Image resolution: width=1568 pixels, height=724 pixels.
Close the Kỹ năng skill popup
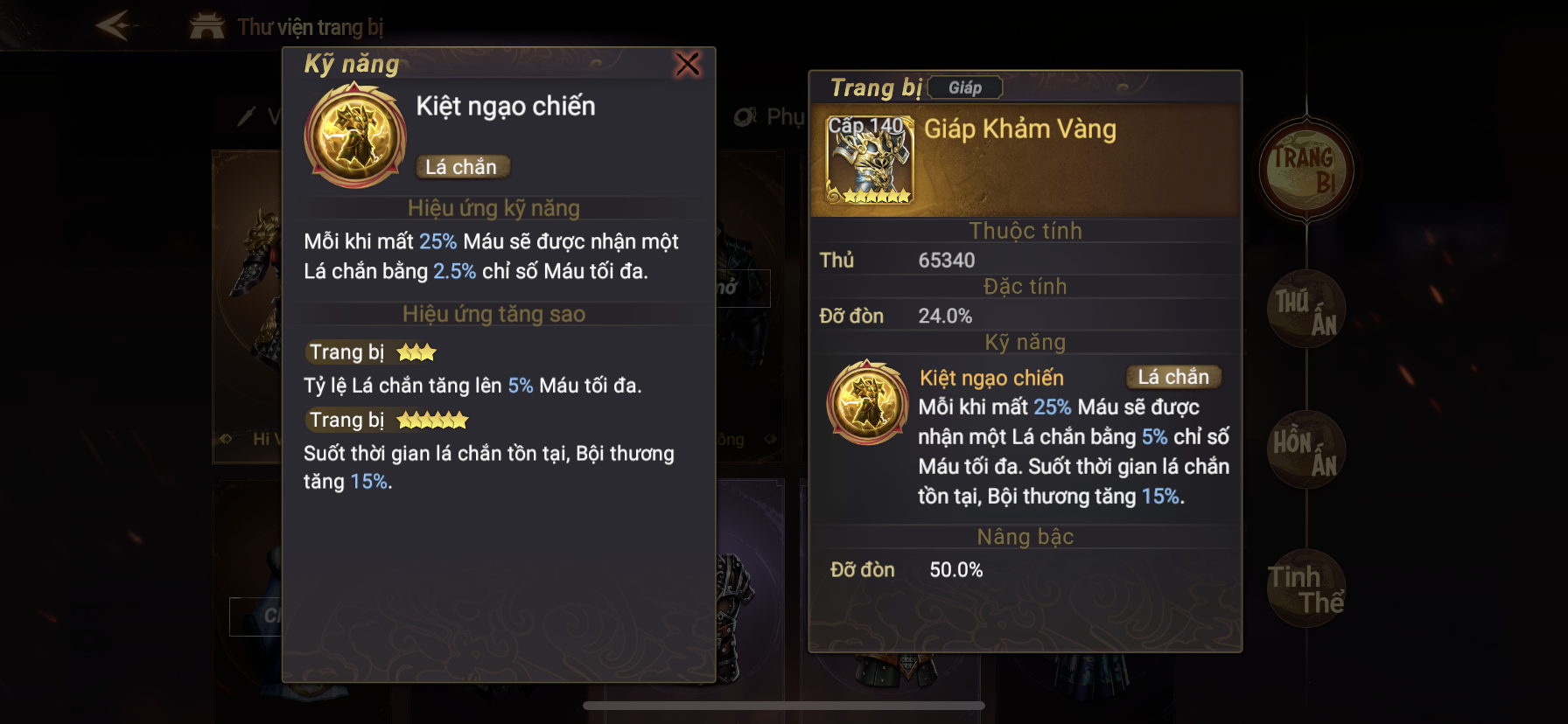pos(688,64)
